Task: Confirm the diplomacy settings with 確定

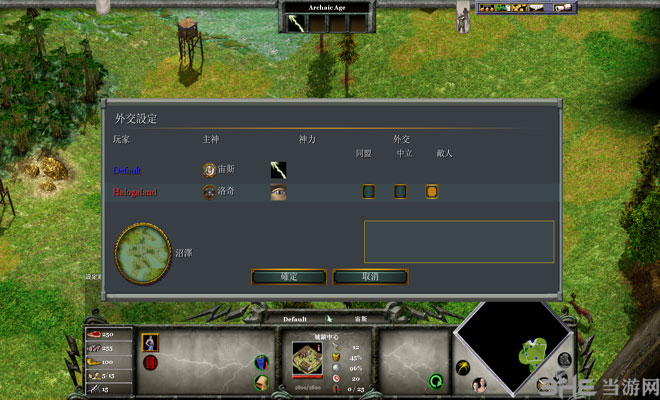Action: click(x=289, y=276)
